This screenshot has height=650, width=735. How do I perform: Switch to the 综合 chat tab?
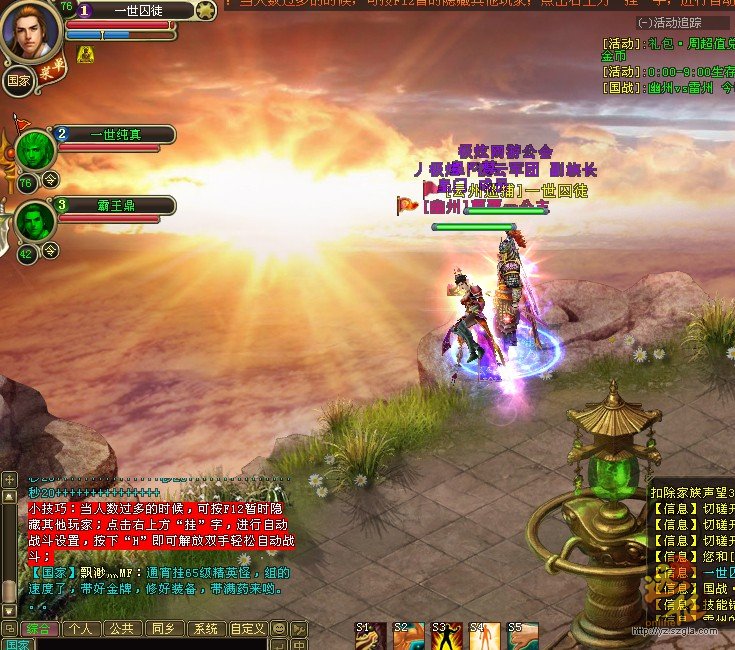[x=40, y=629]
